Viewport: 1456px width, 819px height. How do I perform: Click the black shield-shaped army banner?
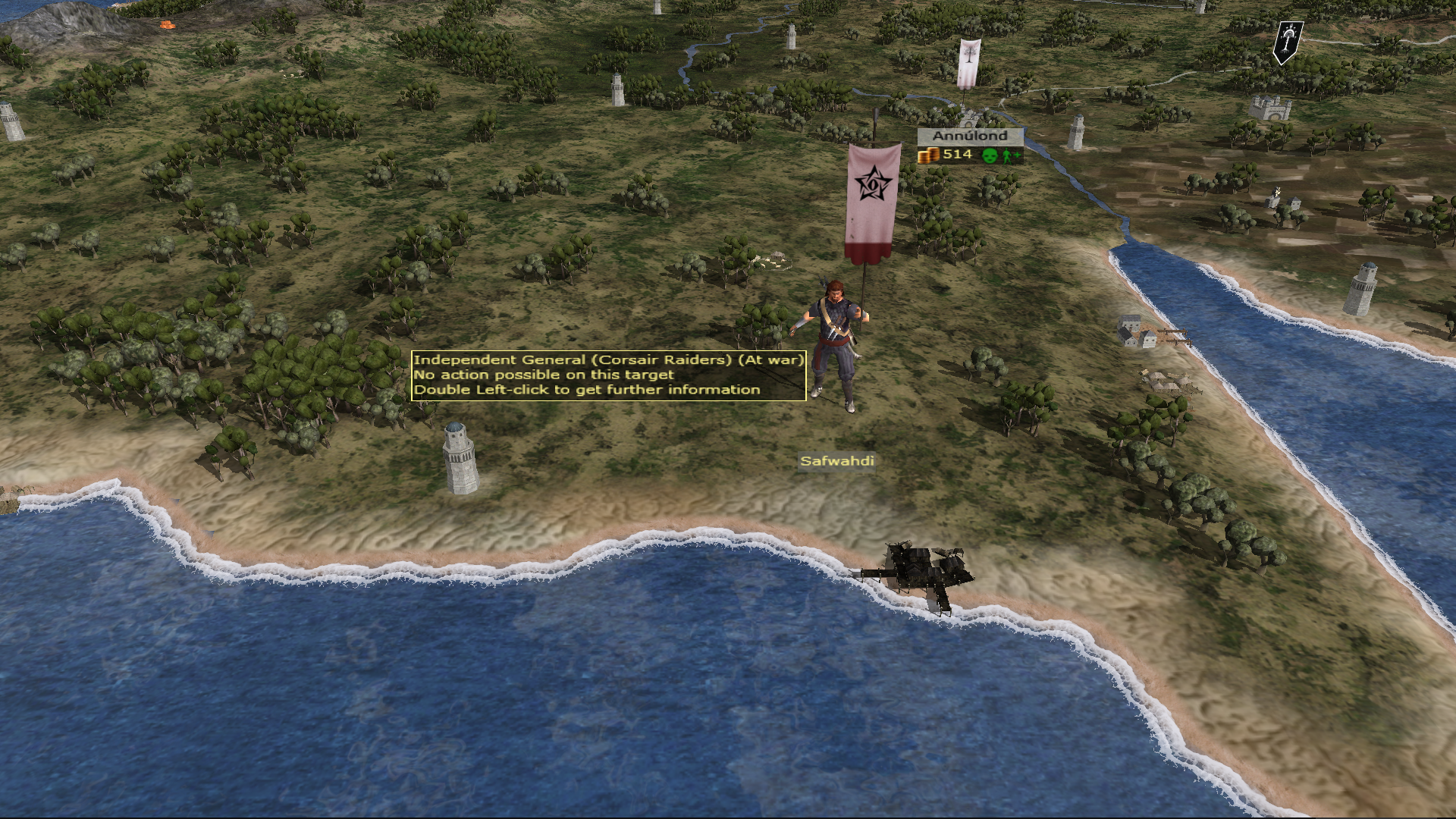(x=1287, y=41)
